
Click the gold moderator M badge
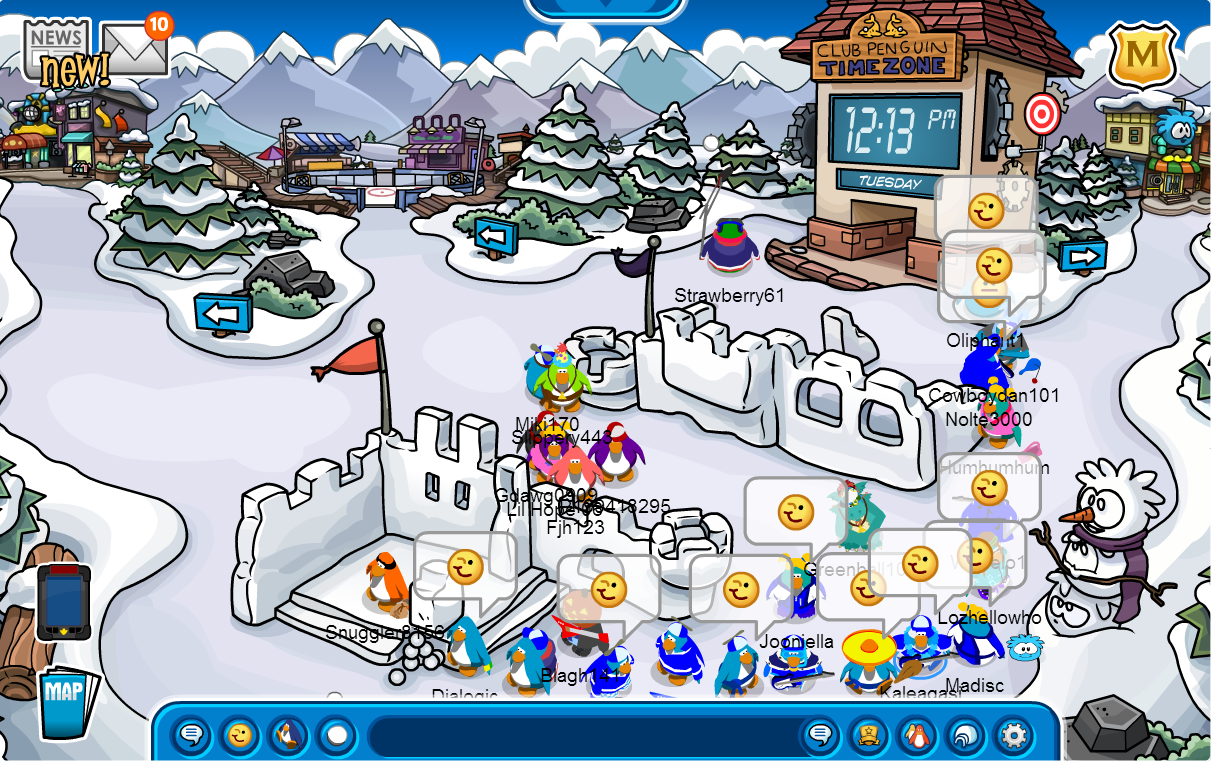[1143, 55]
